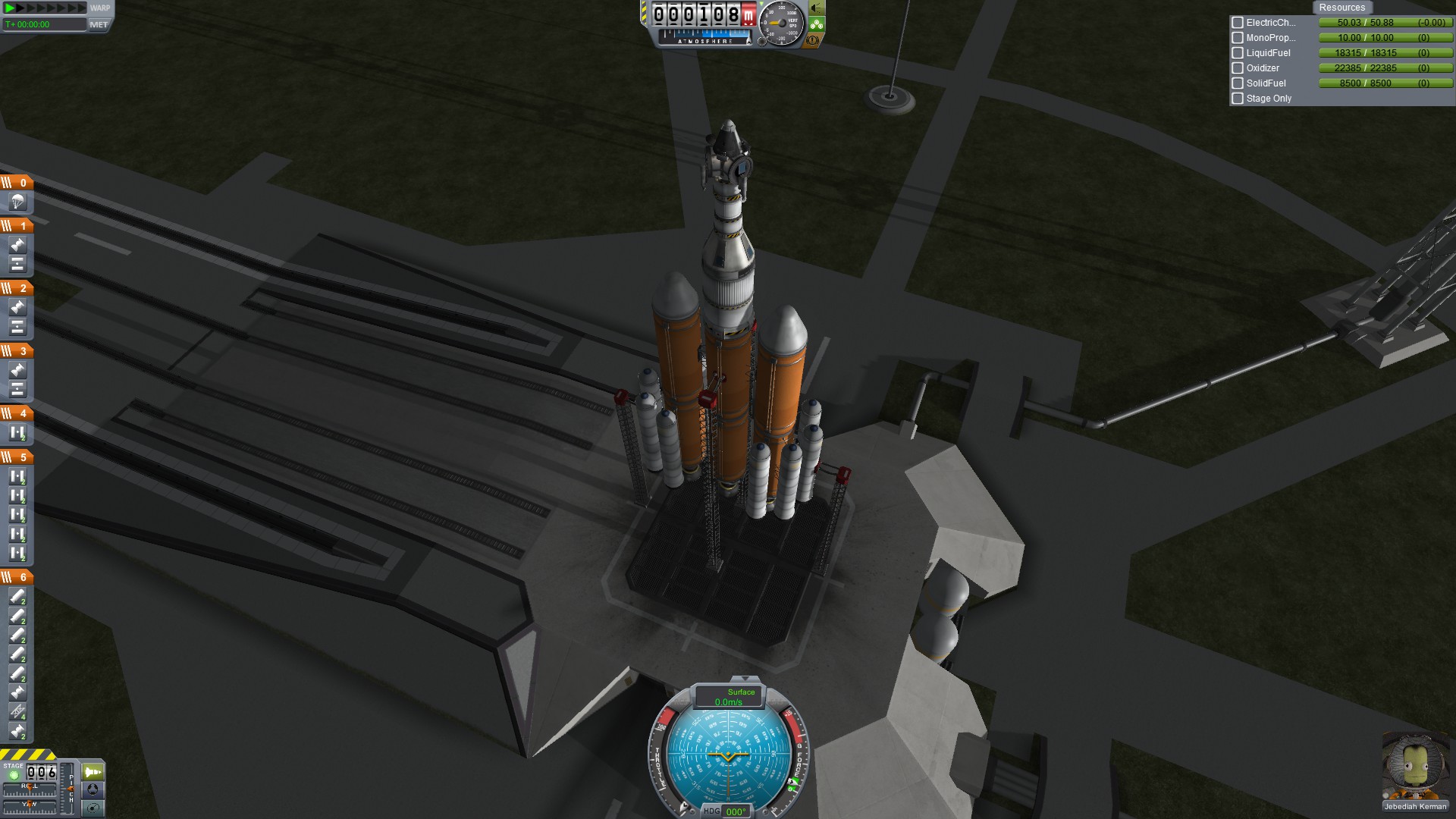
Task: Toggle the orange brakes warning button
Action: pyautogui.click(x=813, y=40)
